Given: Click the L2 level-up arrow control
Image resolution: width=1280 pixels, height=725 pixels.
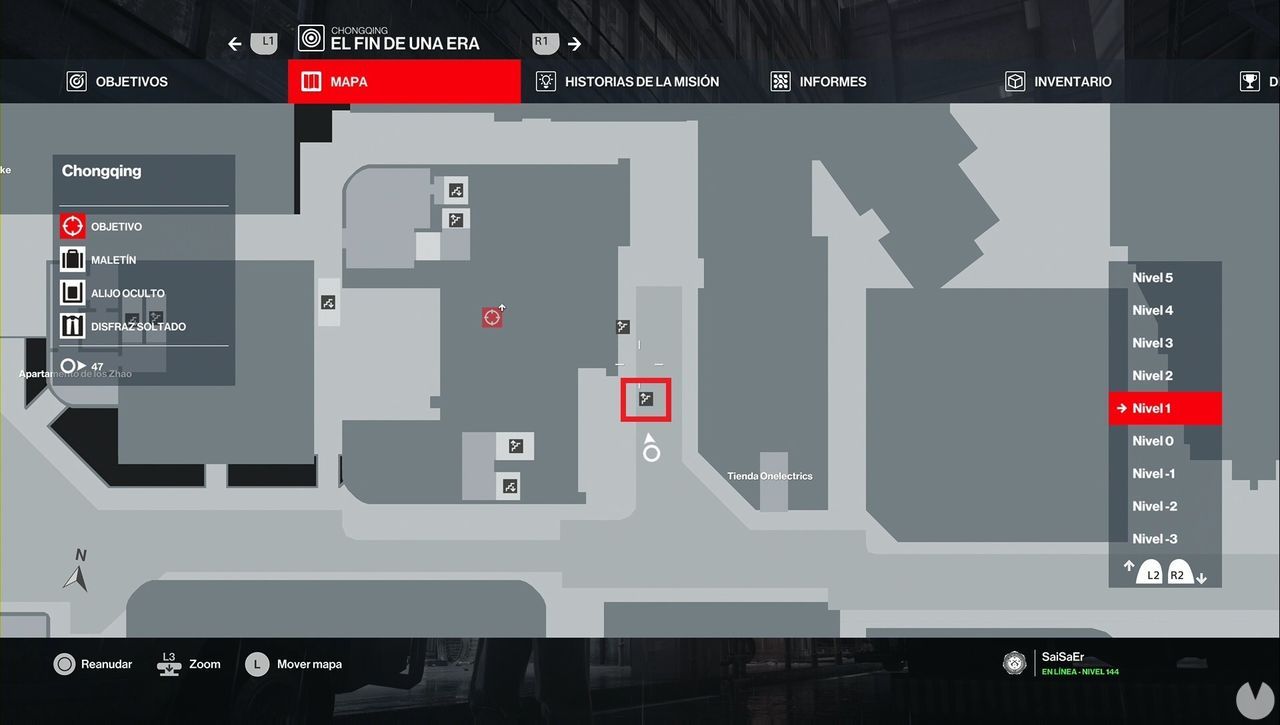Looking at the screenshot, I should (1152, 574).
